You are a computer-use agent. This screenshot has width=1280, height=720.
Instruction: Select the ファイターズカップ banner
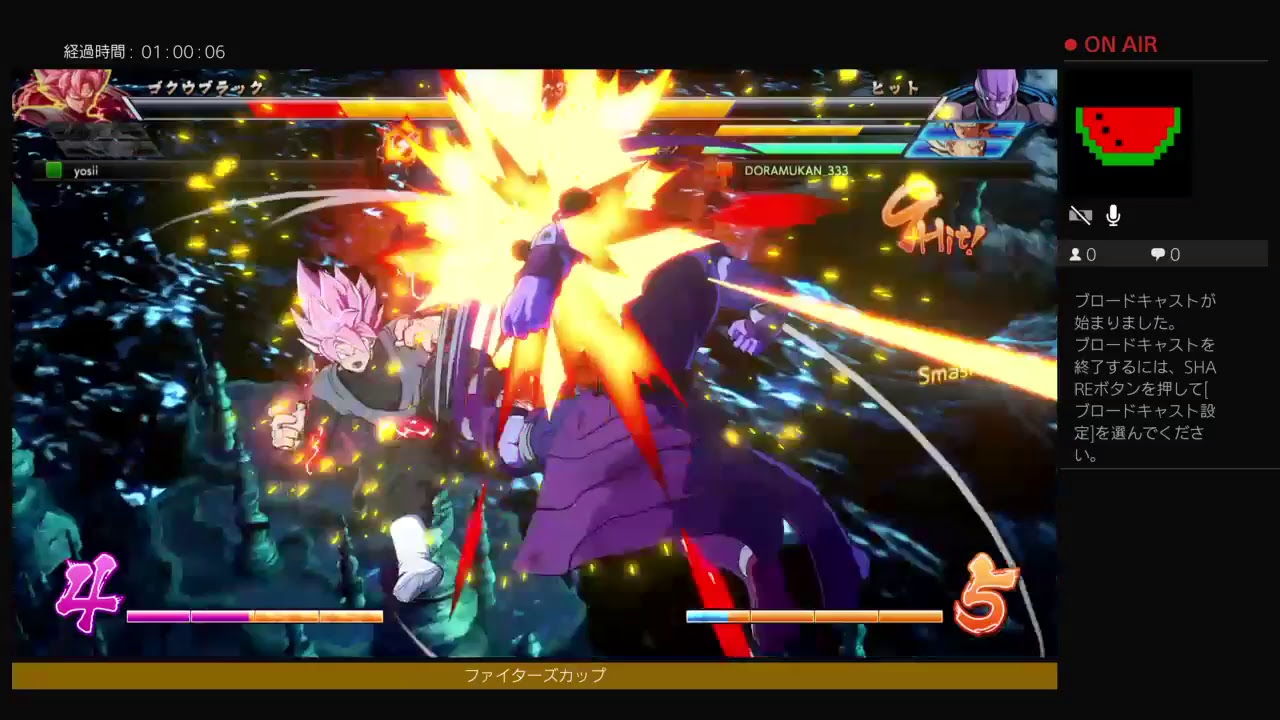coord(533,675)
